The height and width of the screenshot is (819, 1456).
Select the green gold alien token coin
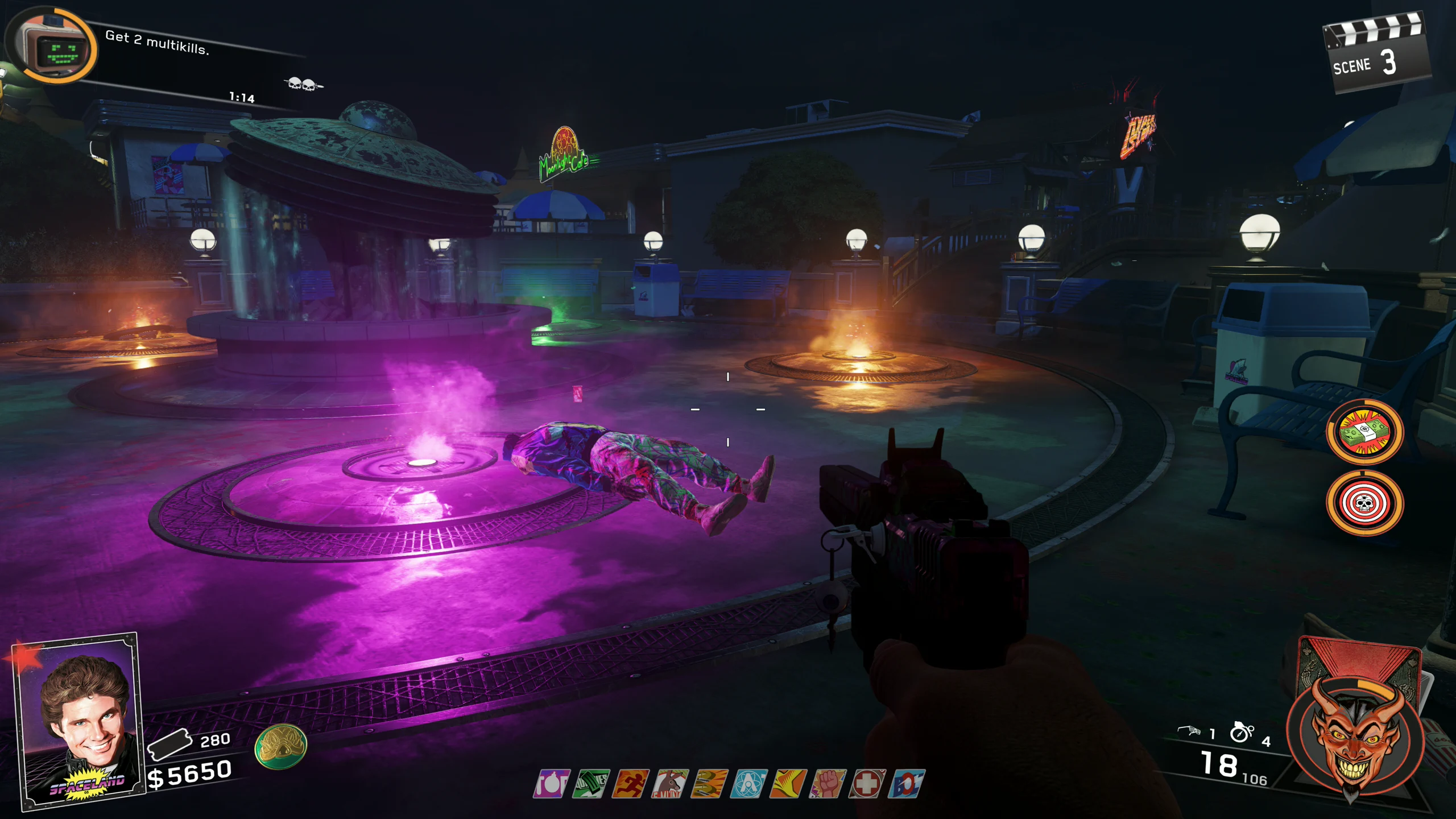point(280,746)
